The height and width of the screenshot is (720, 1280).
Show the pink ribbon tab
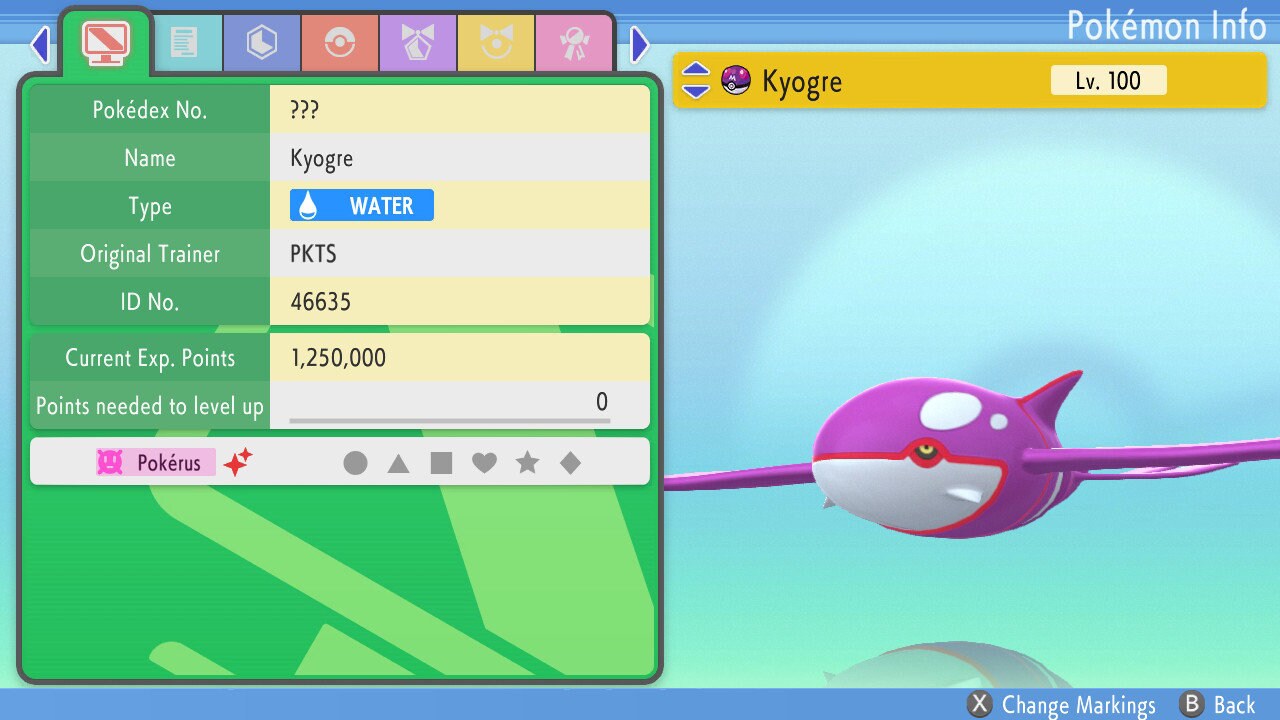[574, 42]
